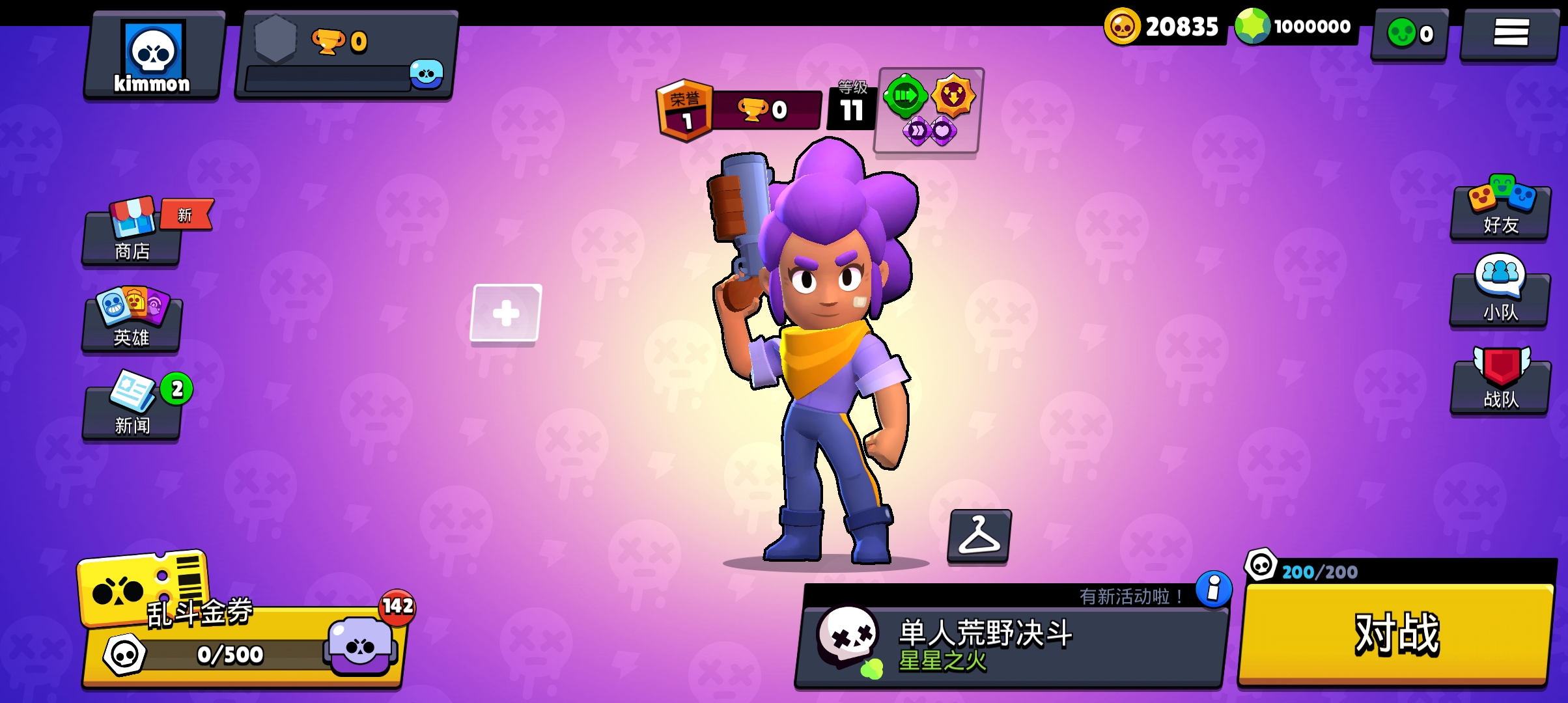Click the kimmon profile avatar
The width and height of the screenshot is (1568, 703).
point(152,52)
